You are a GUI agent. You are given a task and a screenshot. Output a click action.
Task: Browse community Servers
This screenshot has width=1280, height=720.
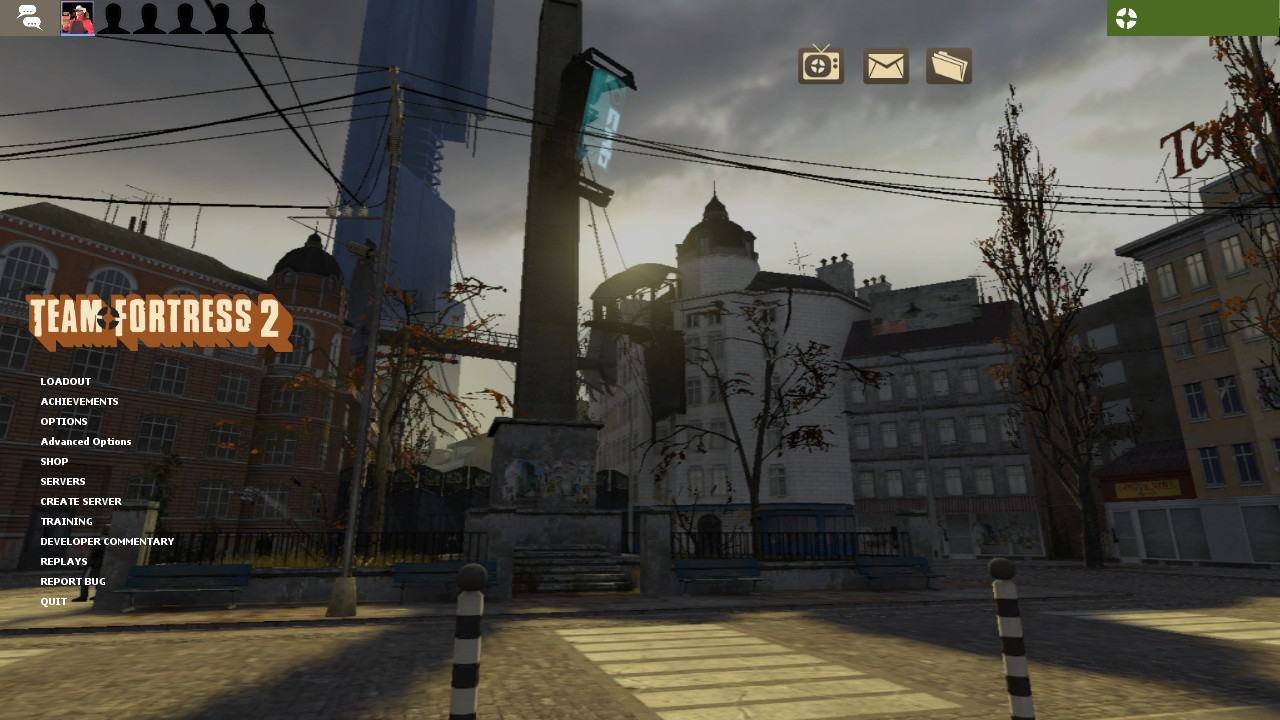tap(62, 481)
